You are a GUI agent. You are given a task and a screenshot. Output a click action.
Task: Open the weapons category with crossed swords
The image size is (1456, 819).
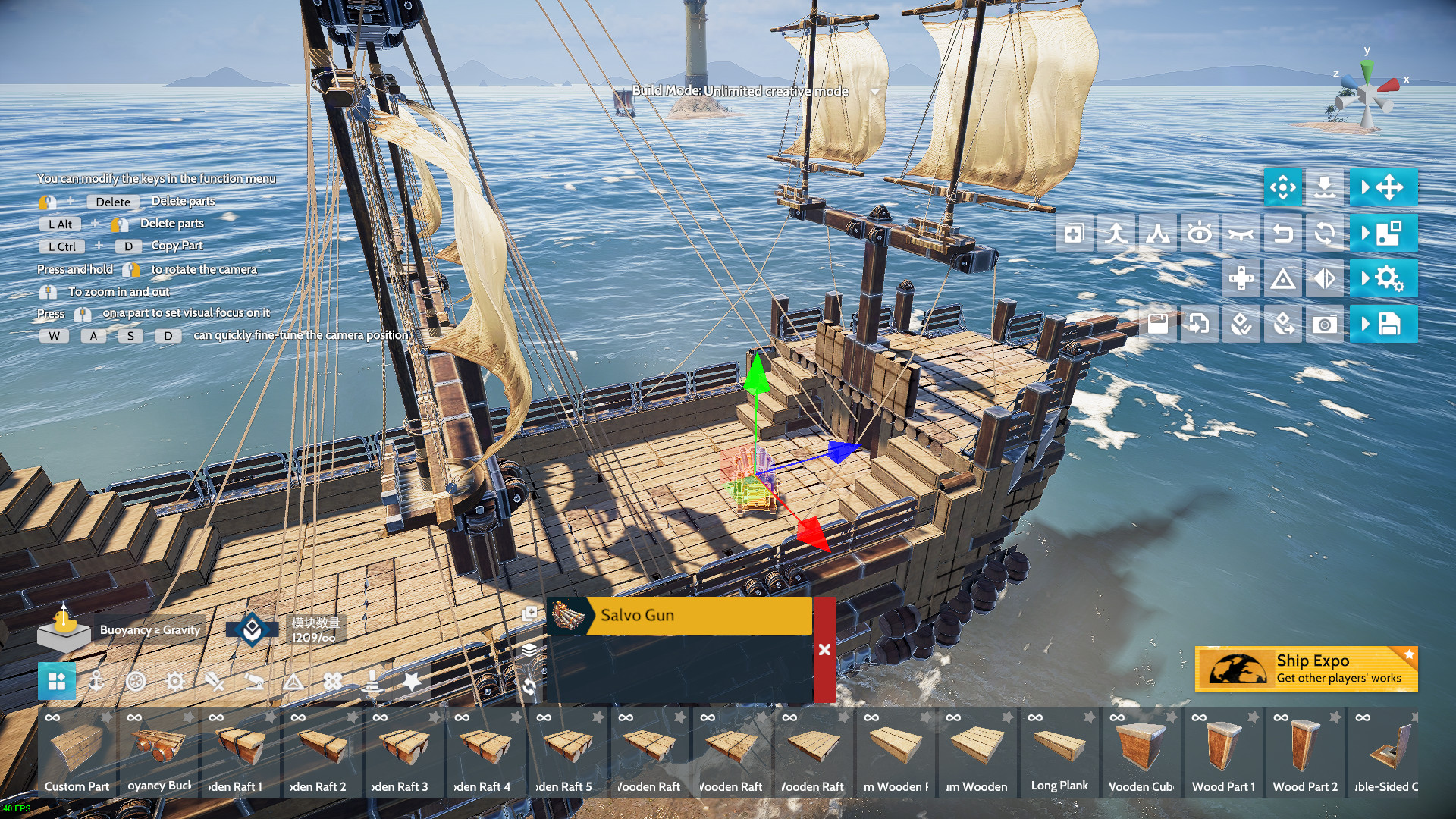(x=215, y=682)
